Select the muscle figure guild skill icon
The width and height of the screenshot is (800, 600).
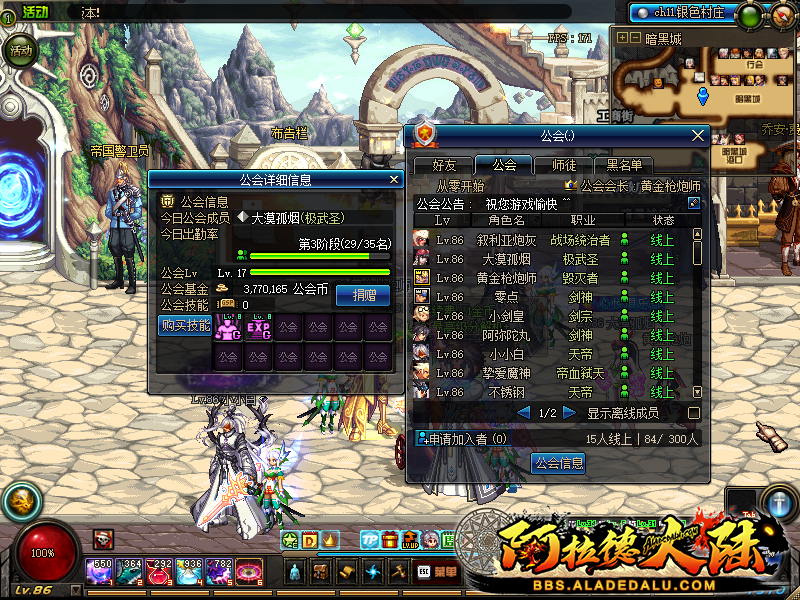pos(229,326)
